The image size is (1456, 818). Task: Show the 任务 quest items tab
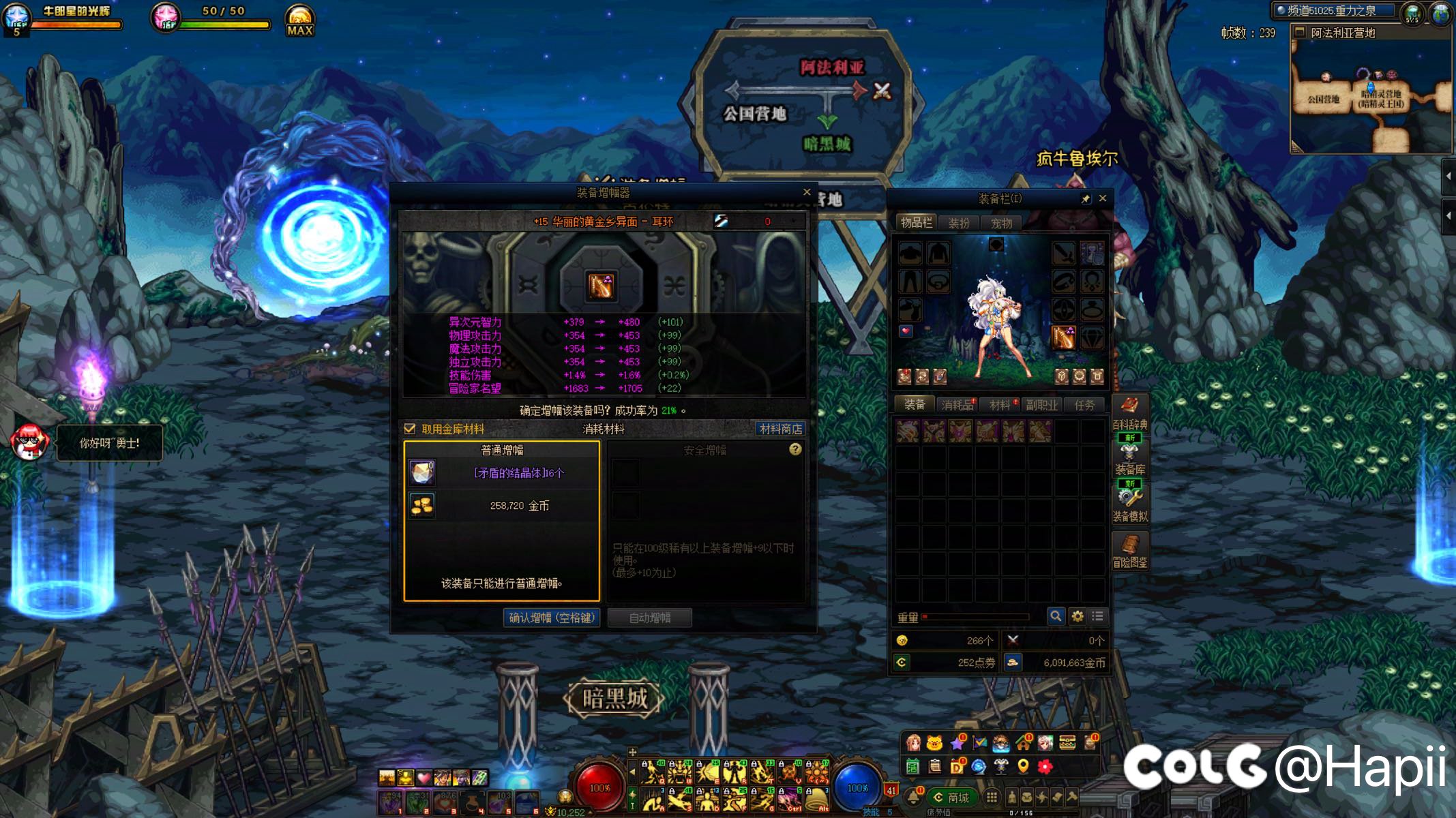click(x=1084, y=405)
